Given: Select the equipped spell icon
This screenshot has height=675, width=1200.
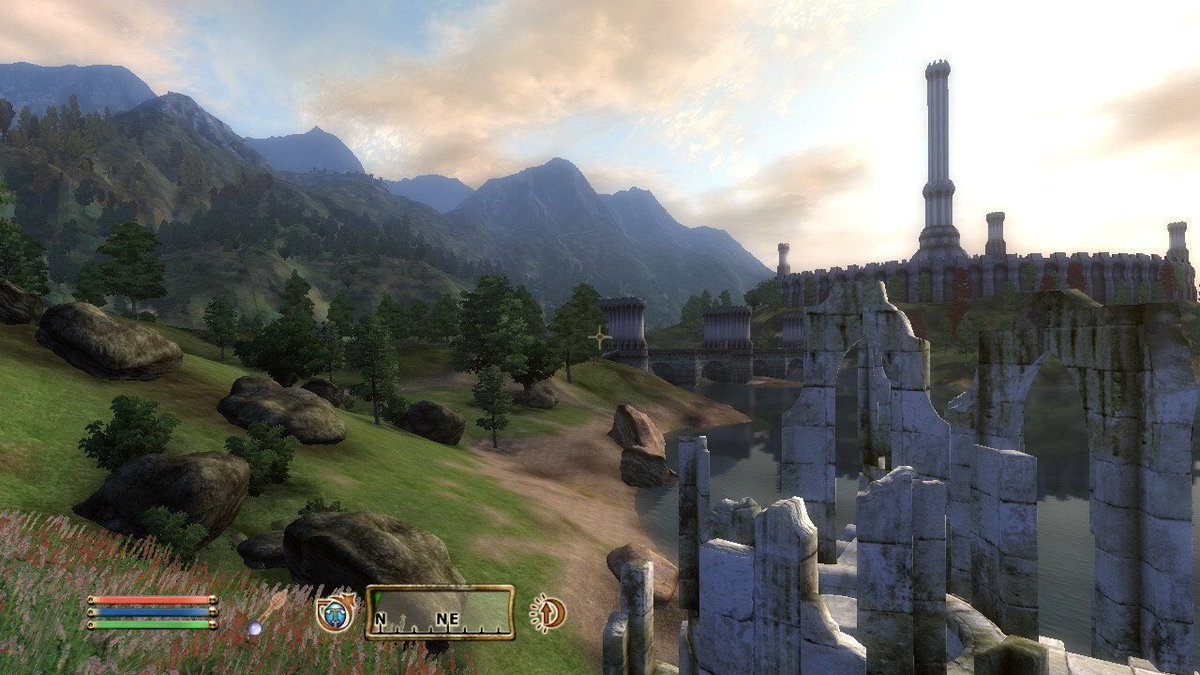Looking at the screenshot, I should pyautogui.click(x=335, y=612).
